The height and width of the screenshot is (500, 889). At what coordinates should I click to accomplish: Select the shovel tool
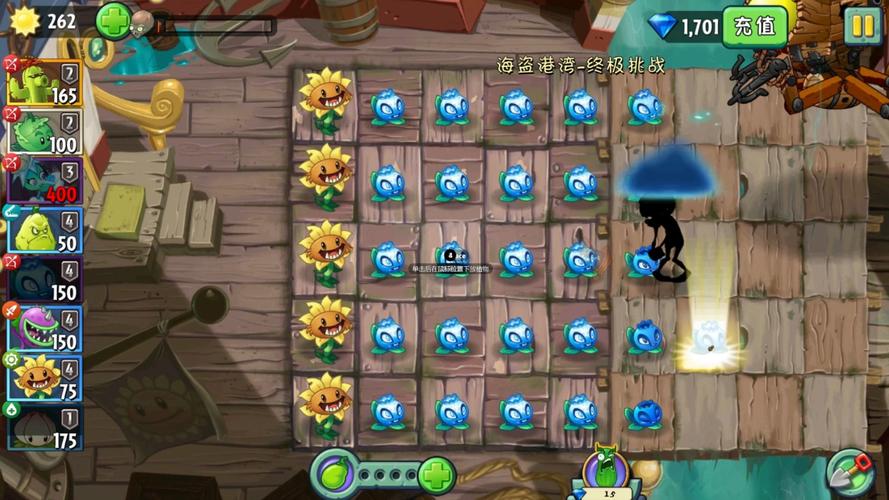(x=851, y=473)
